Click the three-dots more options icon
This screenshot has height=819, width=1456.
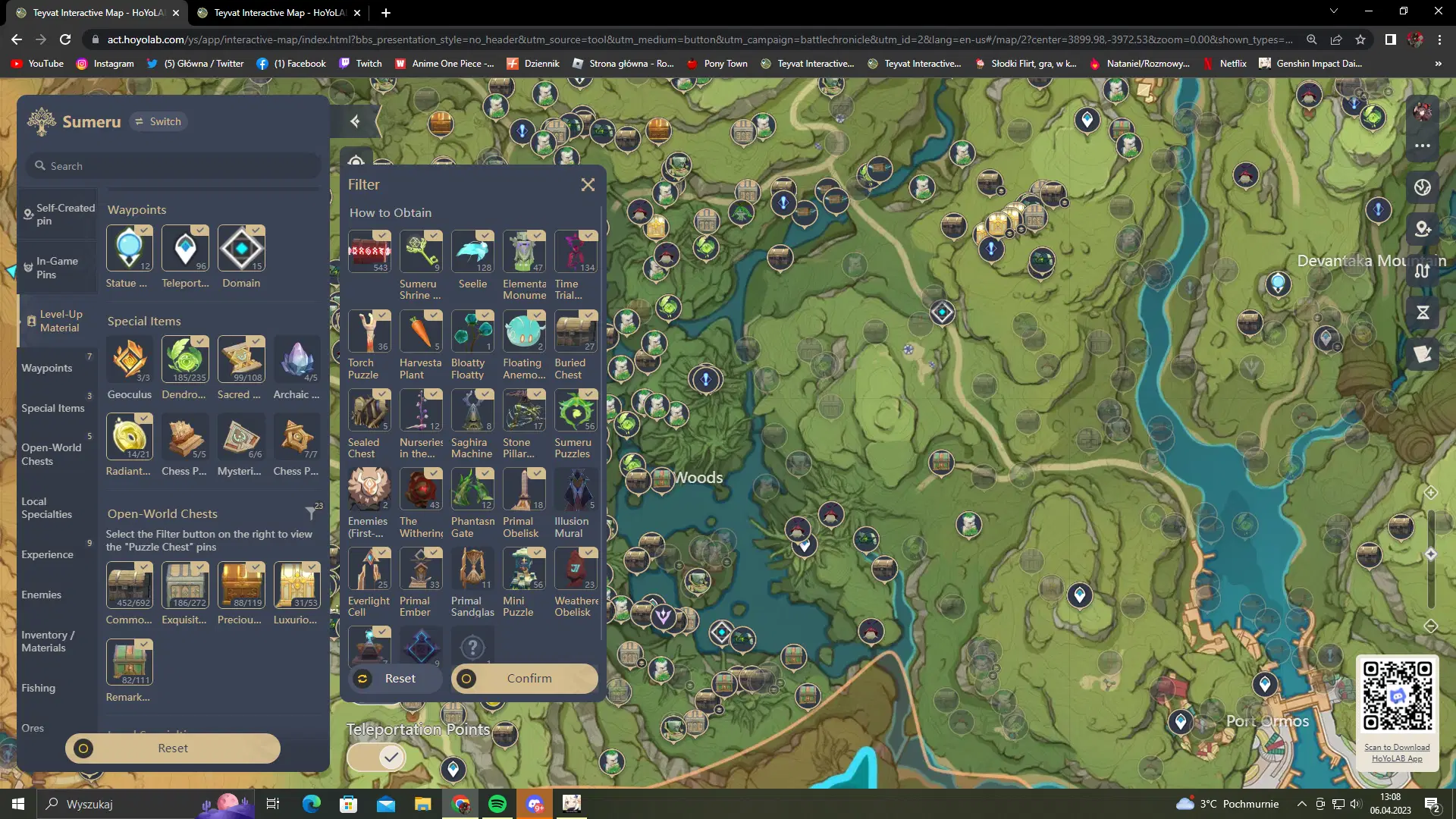pyautogui.click(x=1423, y=146)
